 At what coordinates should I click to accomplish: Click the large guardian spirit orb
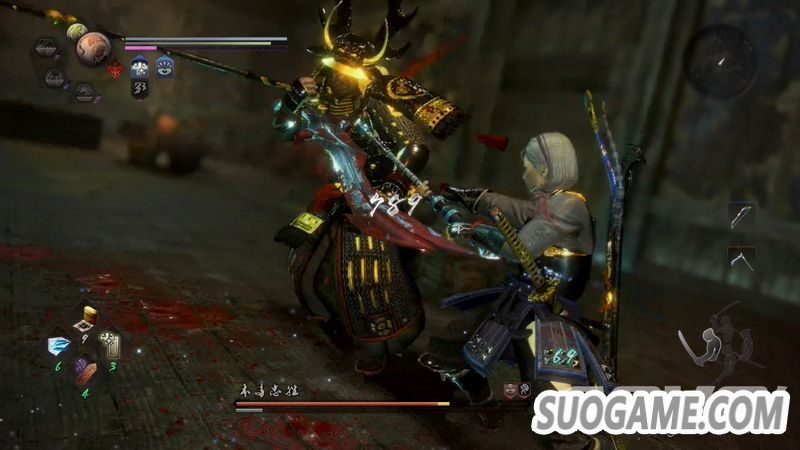(93, 49)
